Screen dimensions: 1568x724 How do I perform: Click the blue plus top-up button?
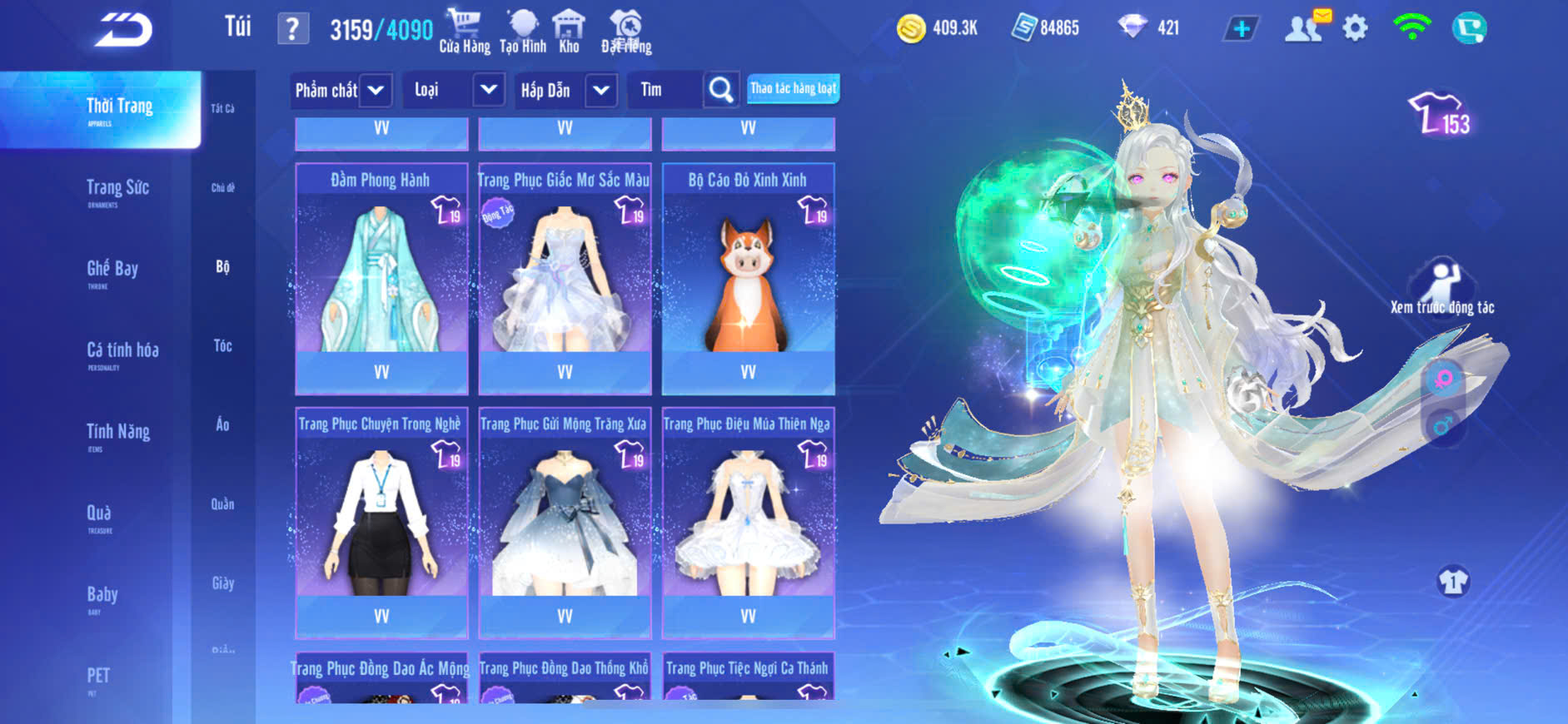coord(1241,29)
